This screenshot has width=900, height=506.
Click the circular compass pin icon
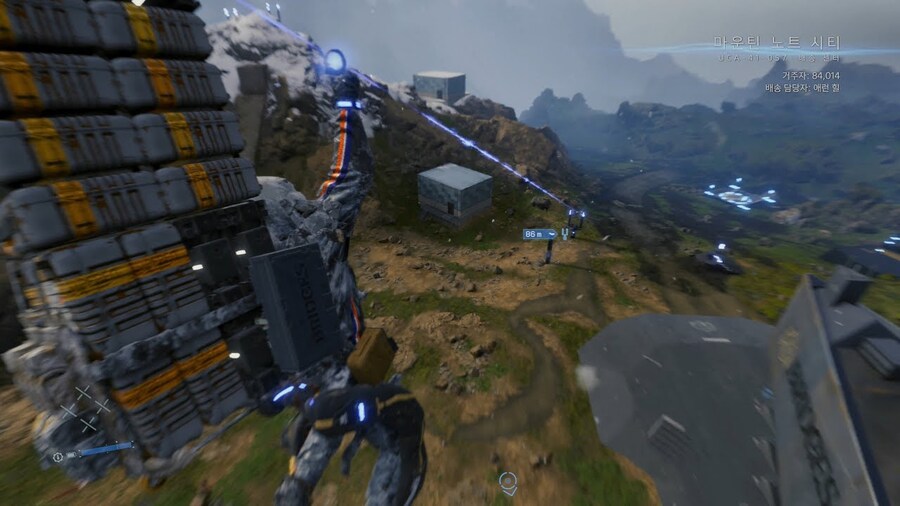pyautogui.click(x=508, y=483)
